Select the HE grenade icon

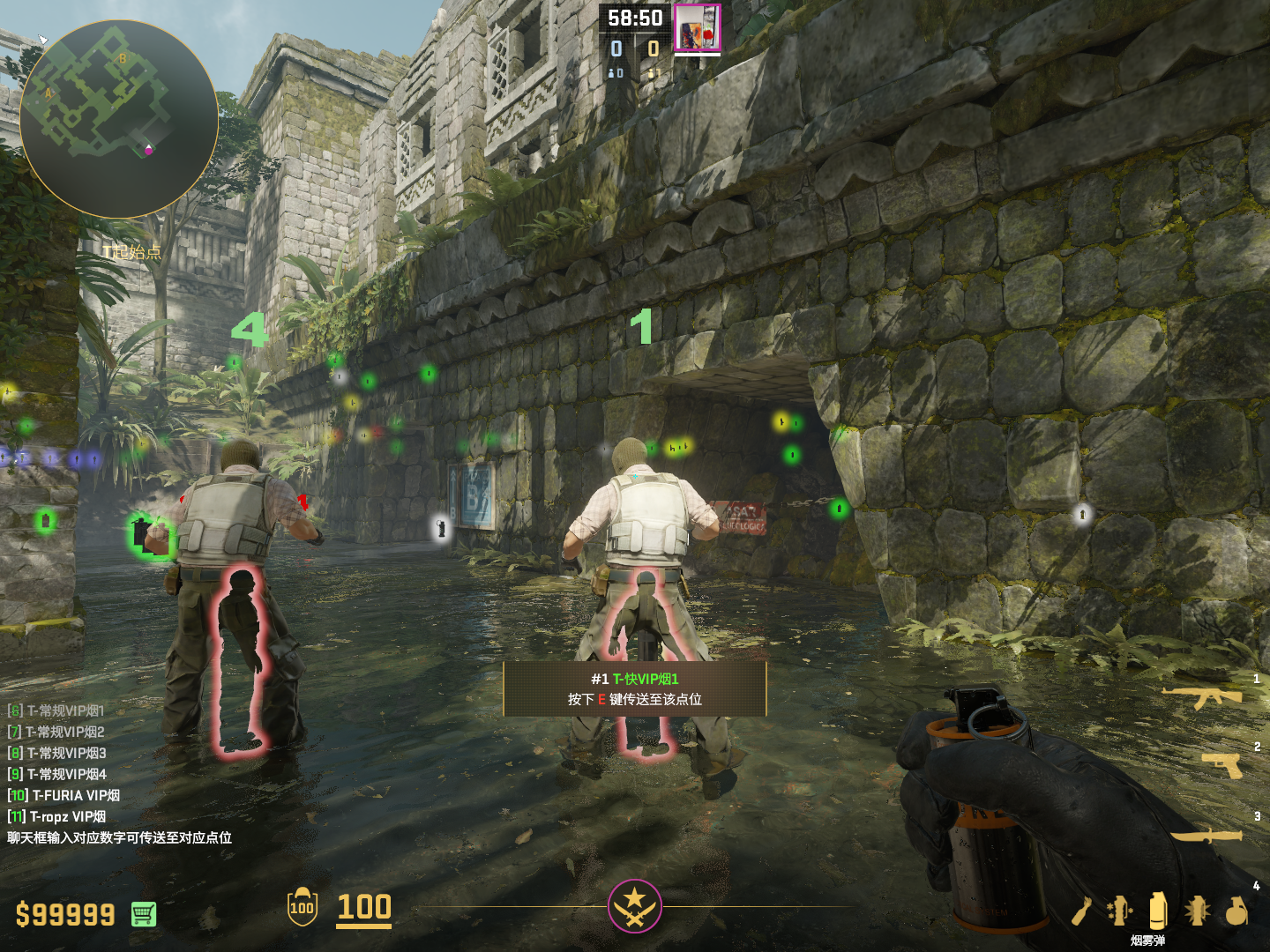coord(1236,911)
